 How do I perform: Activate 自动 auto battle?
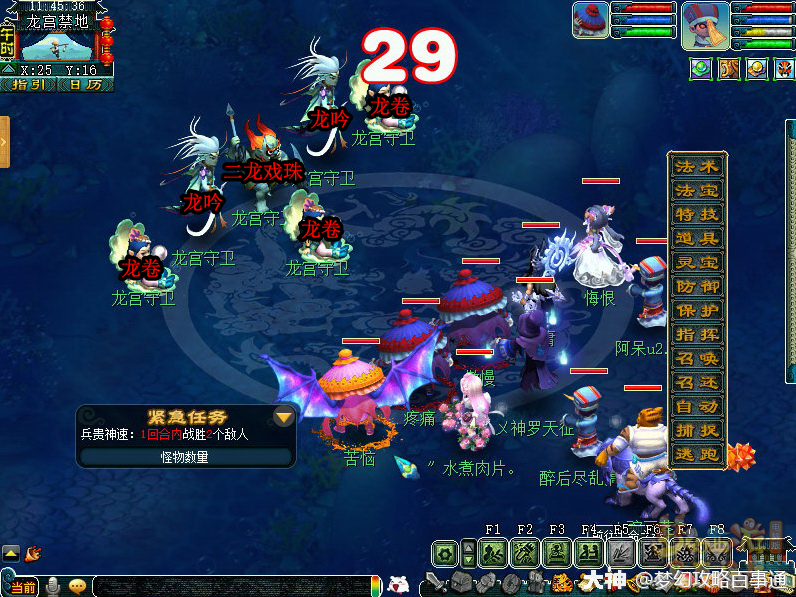coord(697,406)
